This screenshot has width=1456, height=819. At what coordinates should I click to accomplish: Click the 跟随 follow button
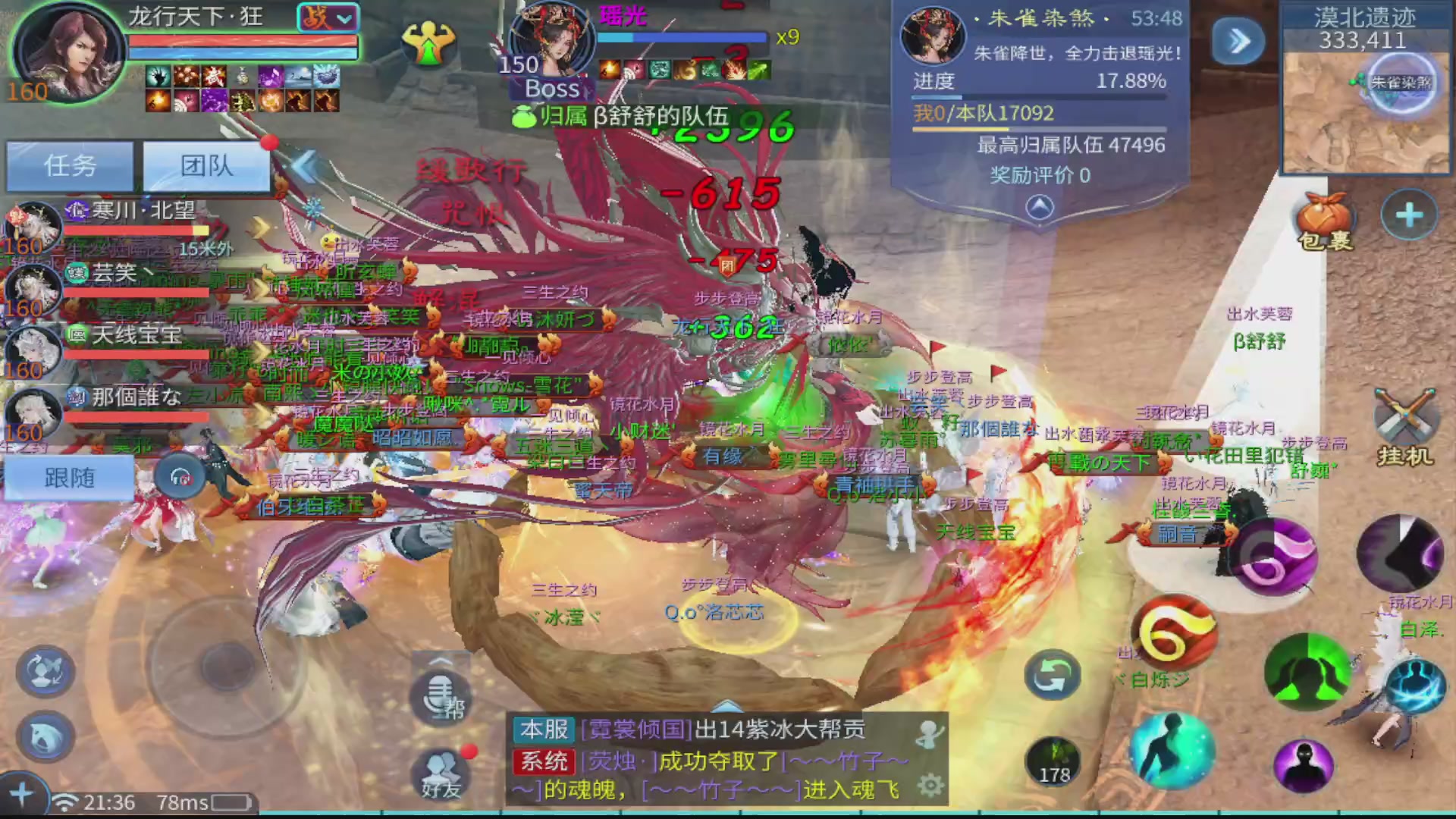coord(70,477)
